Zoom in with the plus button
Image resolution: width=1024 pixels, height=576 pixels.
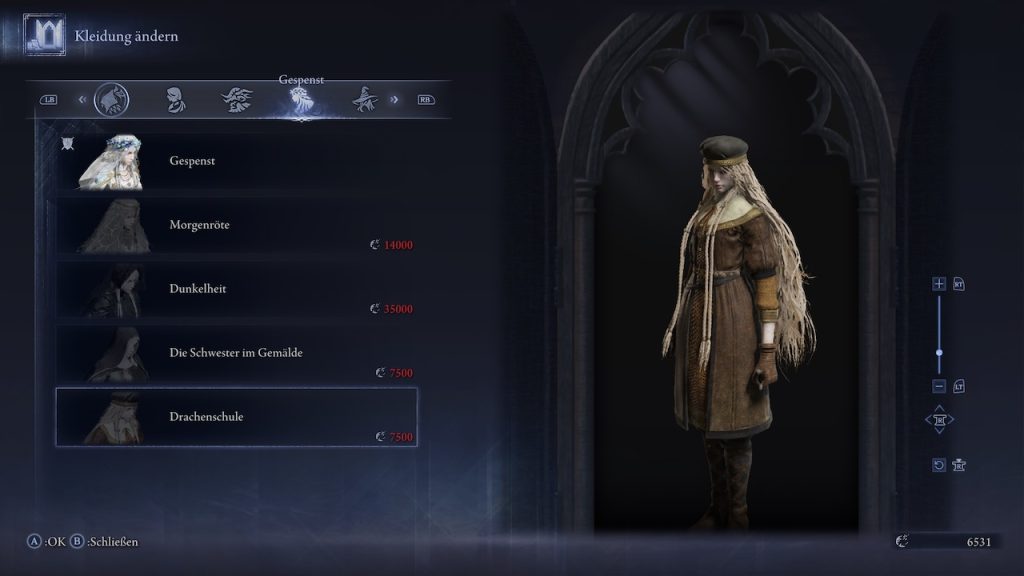pos(939,284)
